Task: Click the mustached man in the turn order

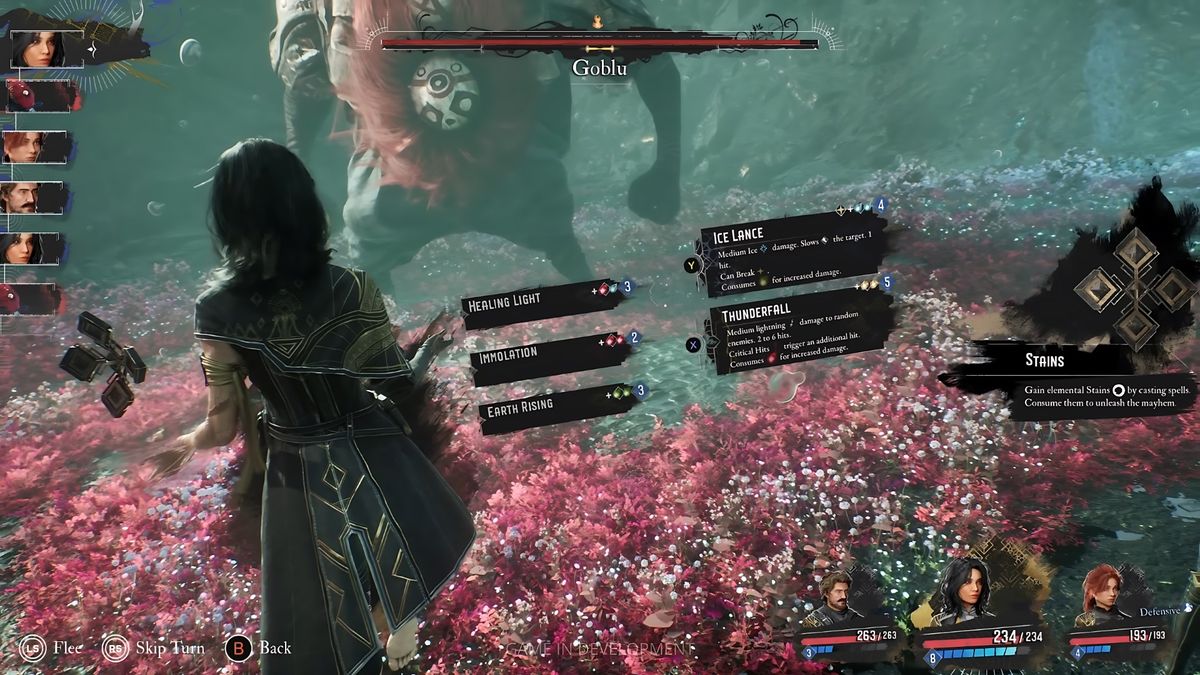Action: click(30, 198)
